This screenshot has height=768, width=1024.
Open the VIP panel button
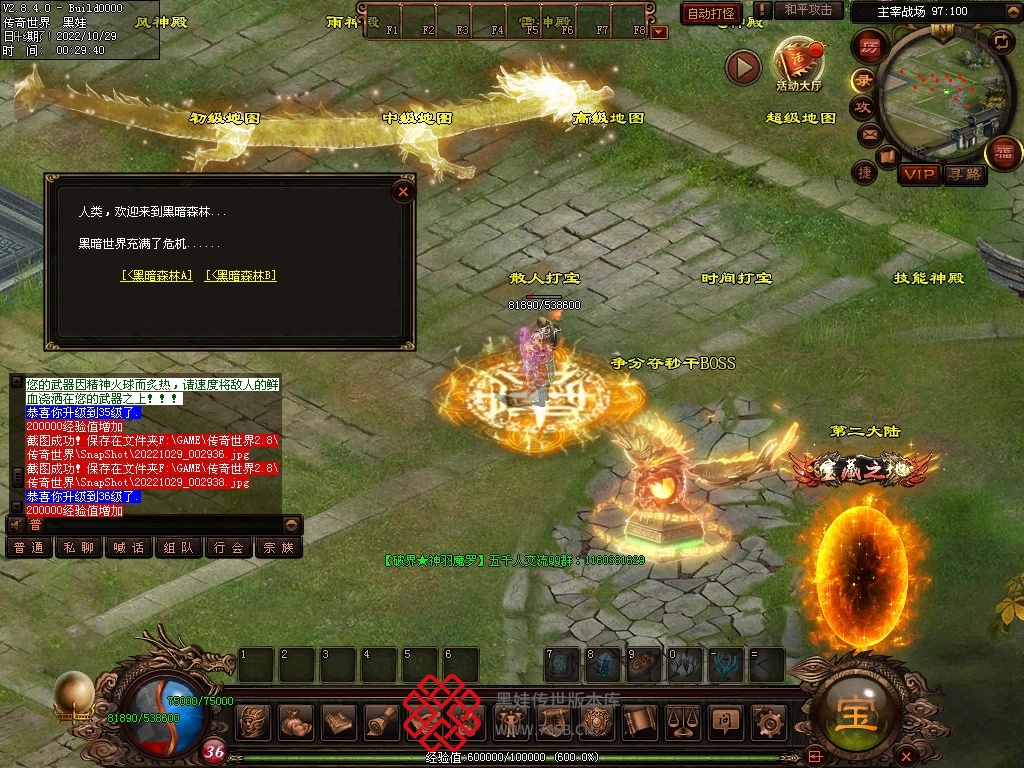(x=918, y=174)
